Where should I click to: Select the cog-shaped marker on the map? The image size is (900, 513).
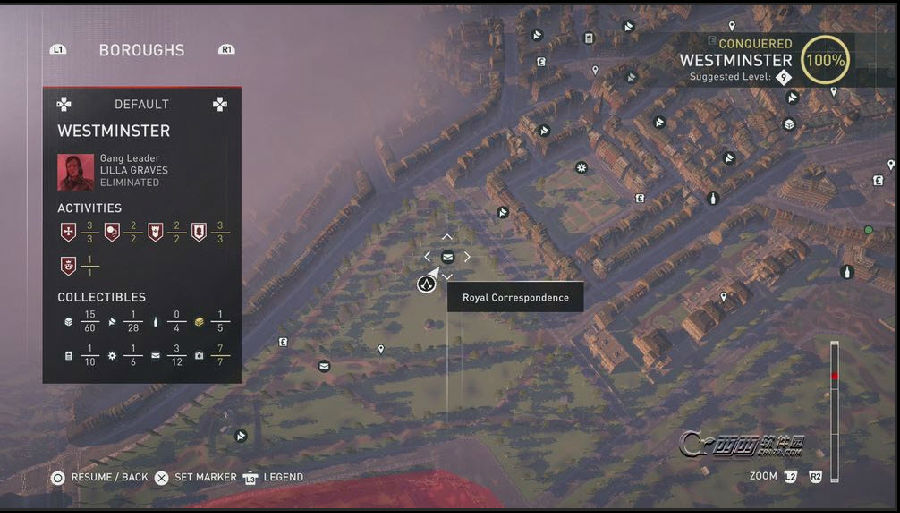[581, 167]
